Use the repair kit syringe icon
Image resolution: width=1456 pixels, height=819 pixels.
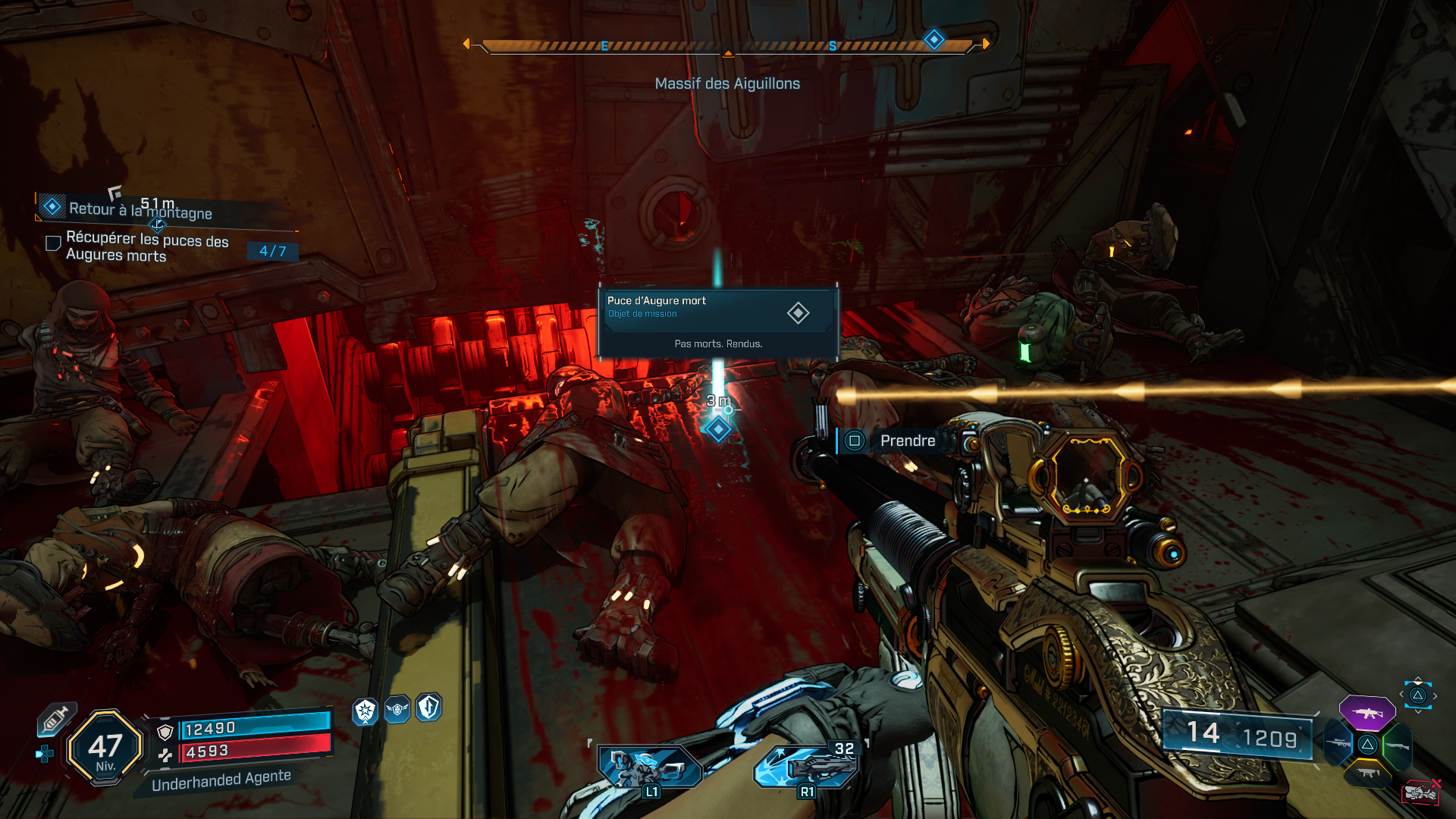click(x=57, y=719)
